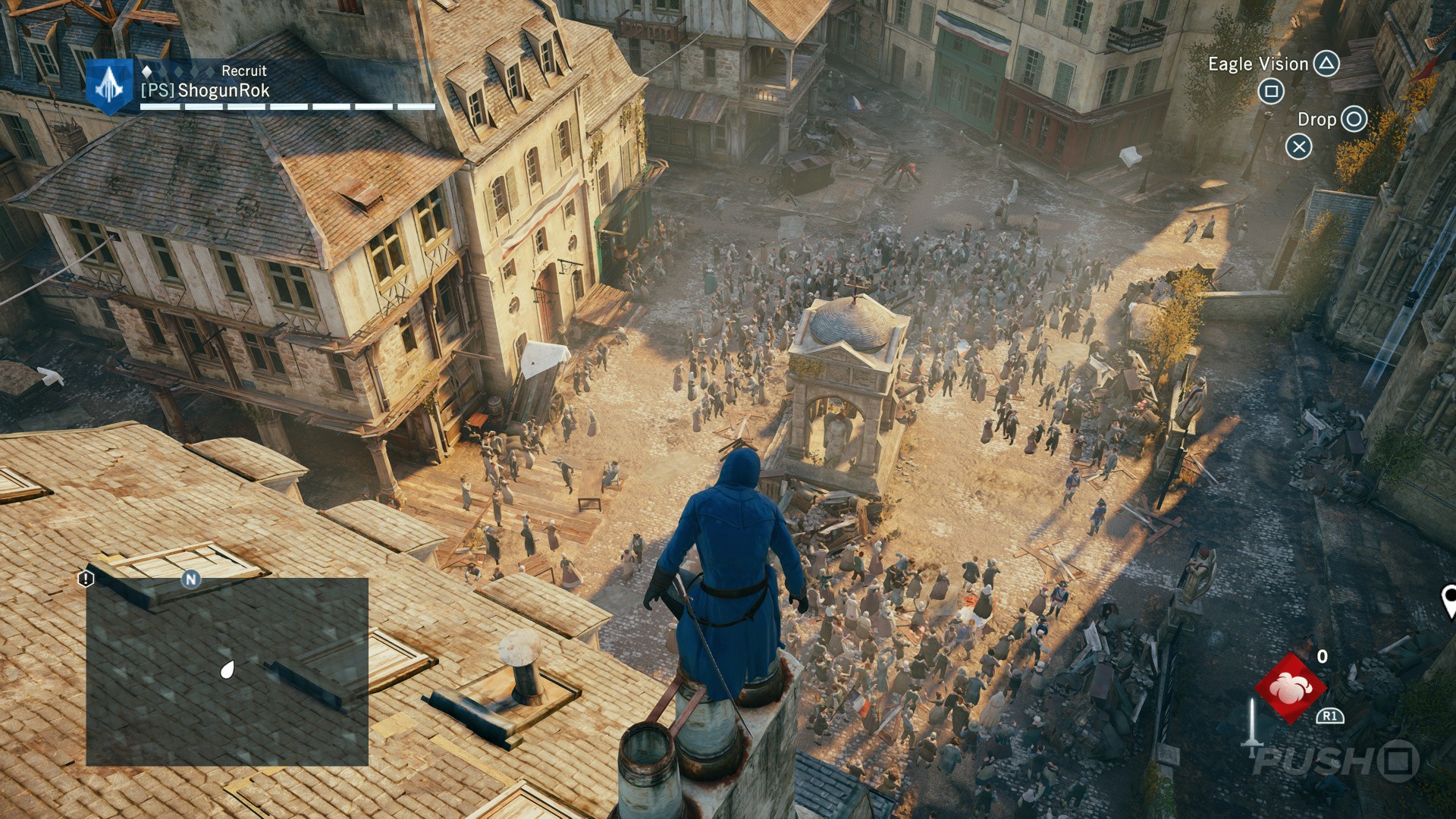Viewport: 1456px width, 819px height.
Task: Select the sword weapon icon
Action: [1252, 723]
